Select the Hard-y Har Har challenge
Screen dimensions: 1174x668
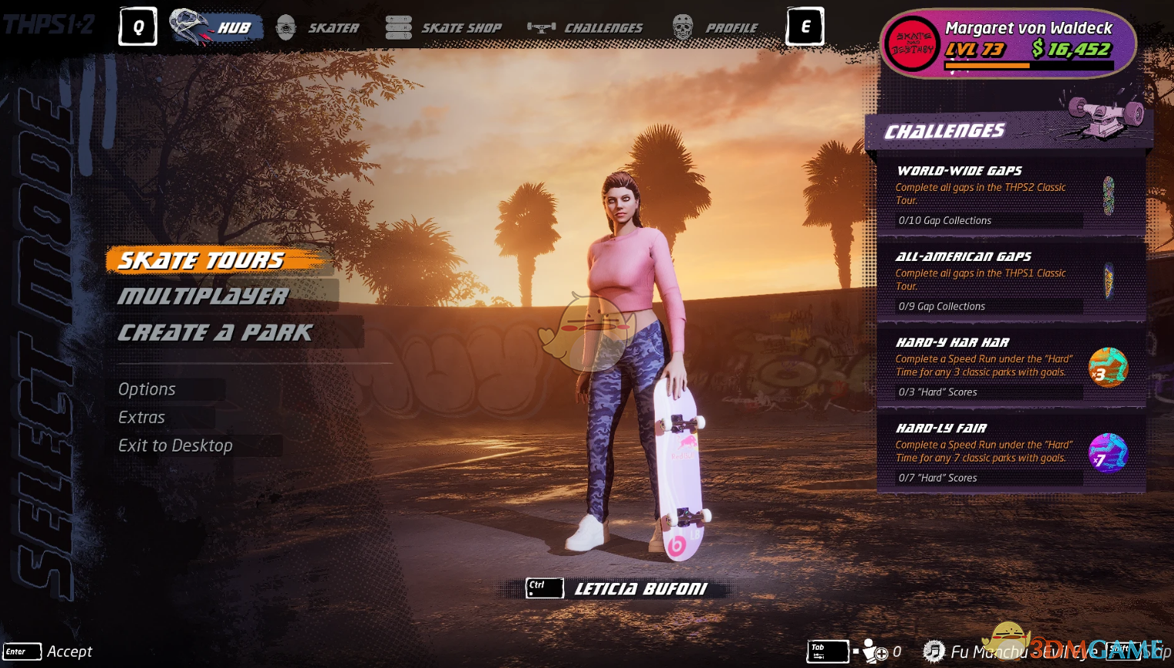[1010, 367]
